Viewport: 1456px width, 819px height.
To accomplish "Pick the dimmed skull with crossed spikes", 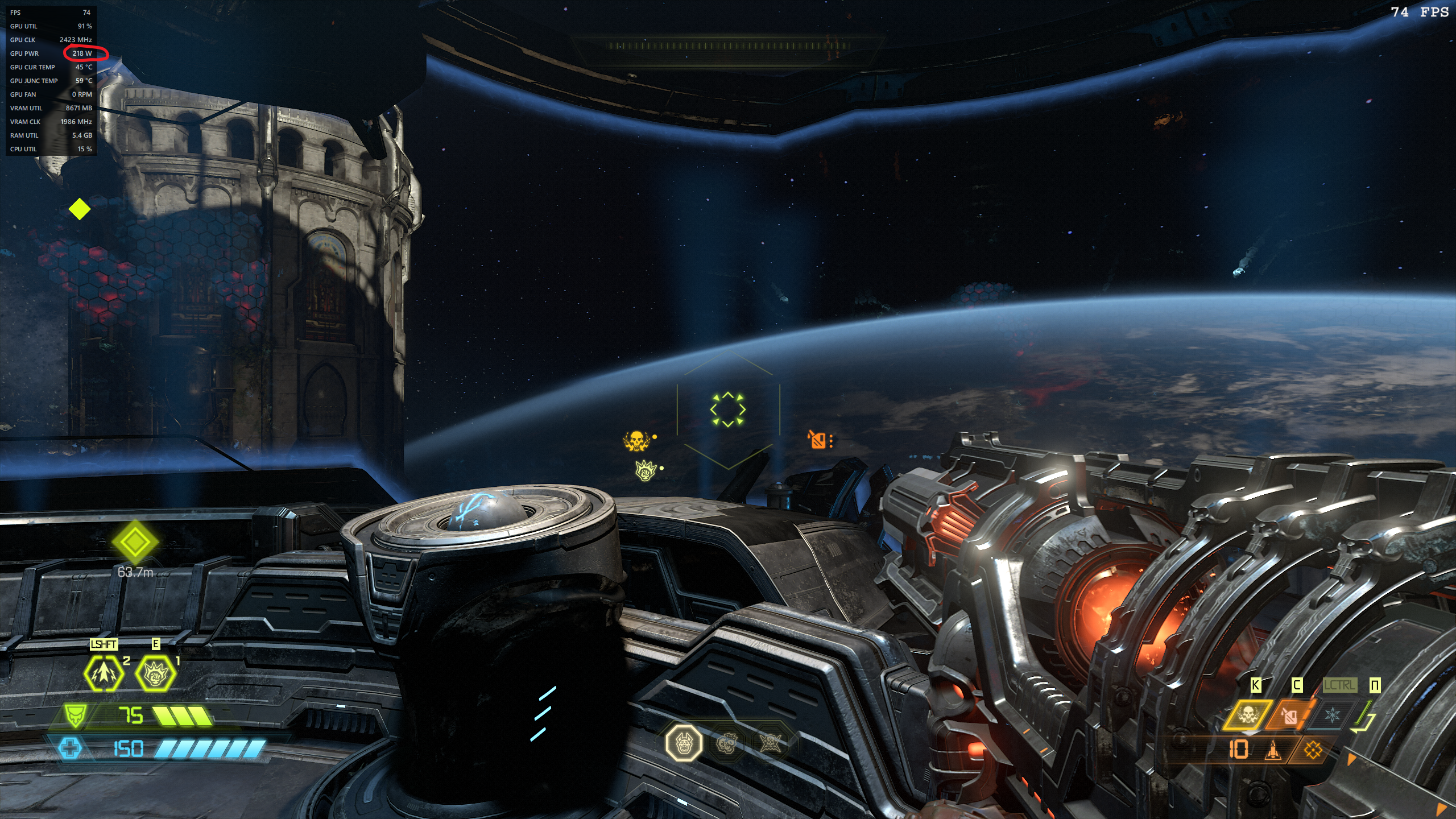I will 770,742.
